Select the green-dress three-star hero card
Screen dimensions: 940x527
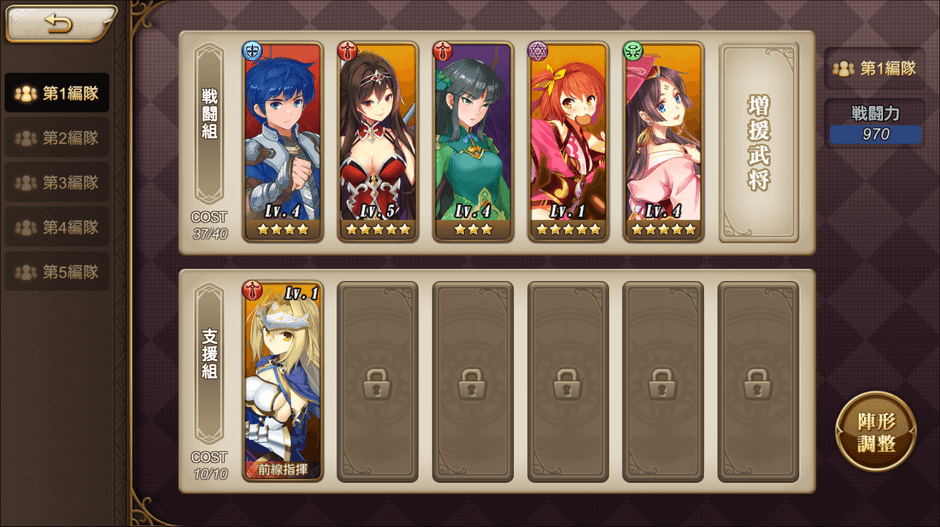473,142
